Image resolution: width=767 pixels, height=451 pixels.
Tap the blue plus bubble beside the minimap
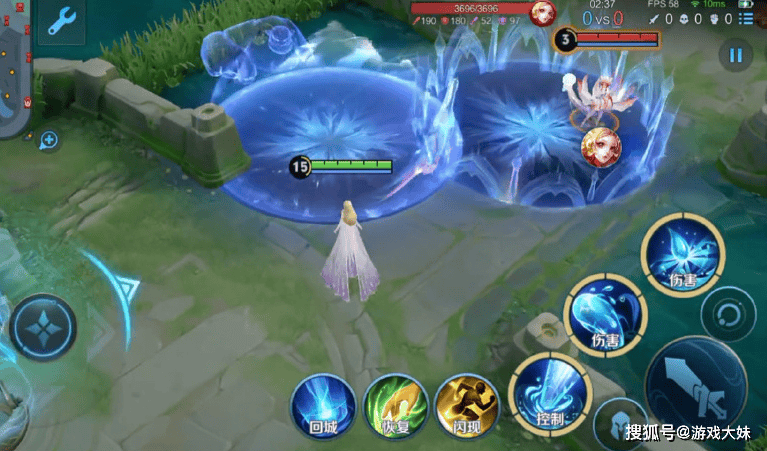tap(48, 140)
